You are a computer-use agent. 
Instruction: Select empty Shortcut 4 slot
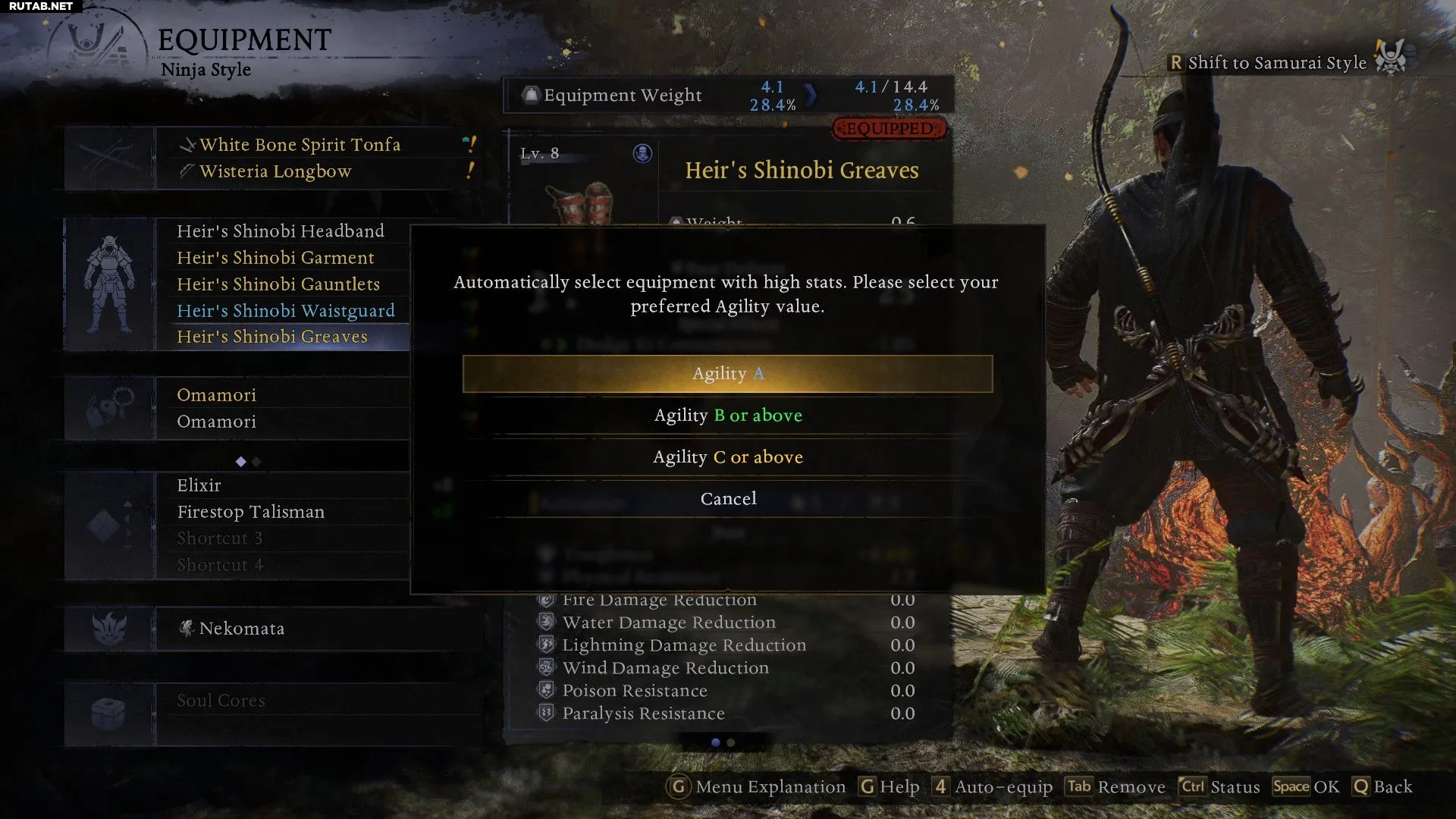click(x=220, y=565)
